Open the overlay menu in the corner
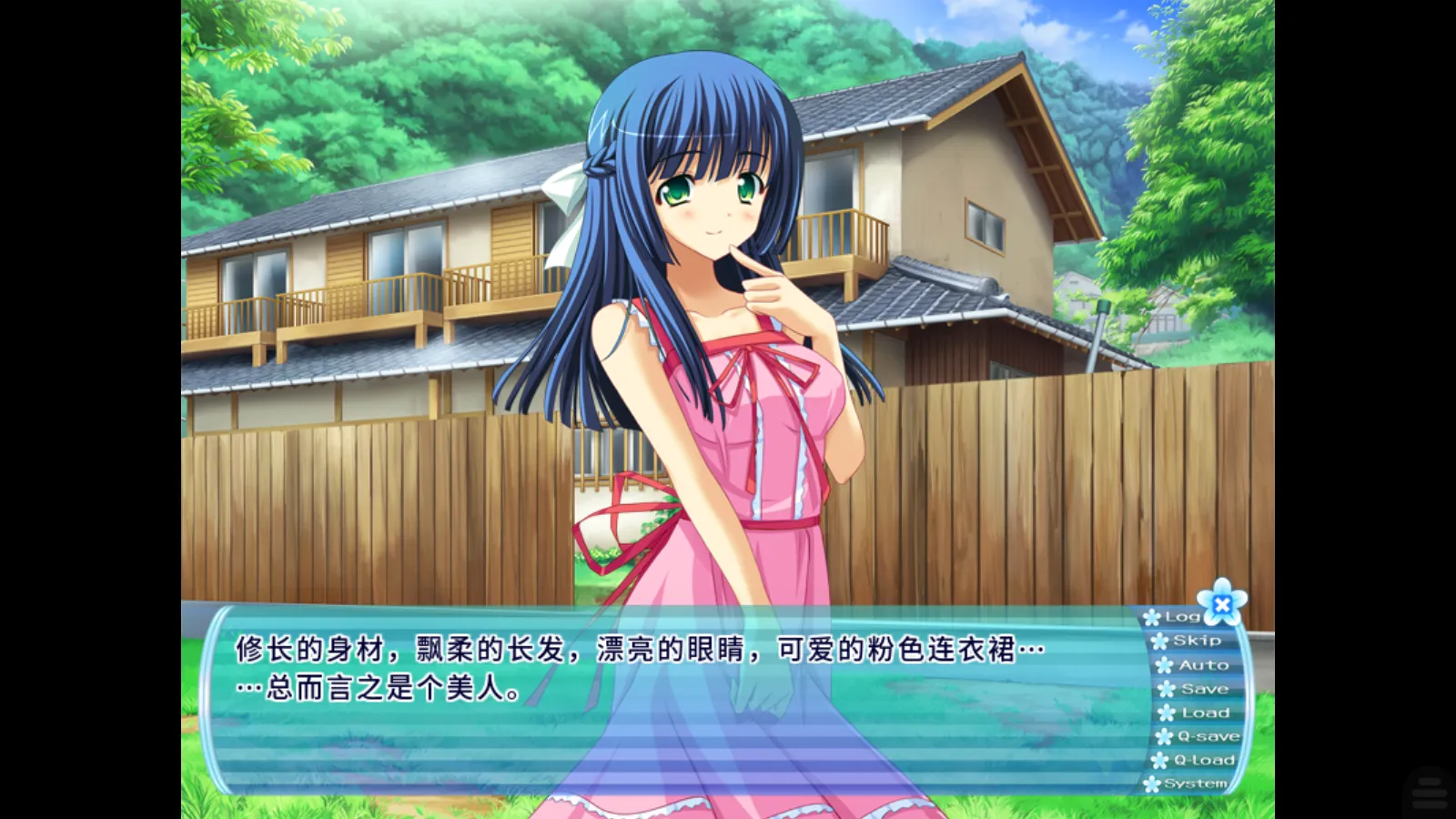The width and height of the screenshot is (1456, 819). tap(1430, 789)
